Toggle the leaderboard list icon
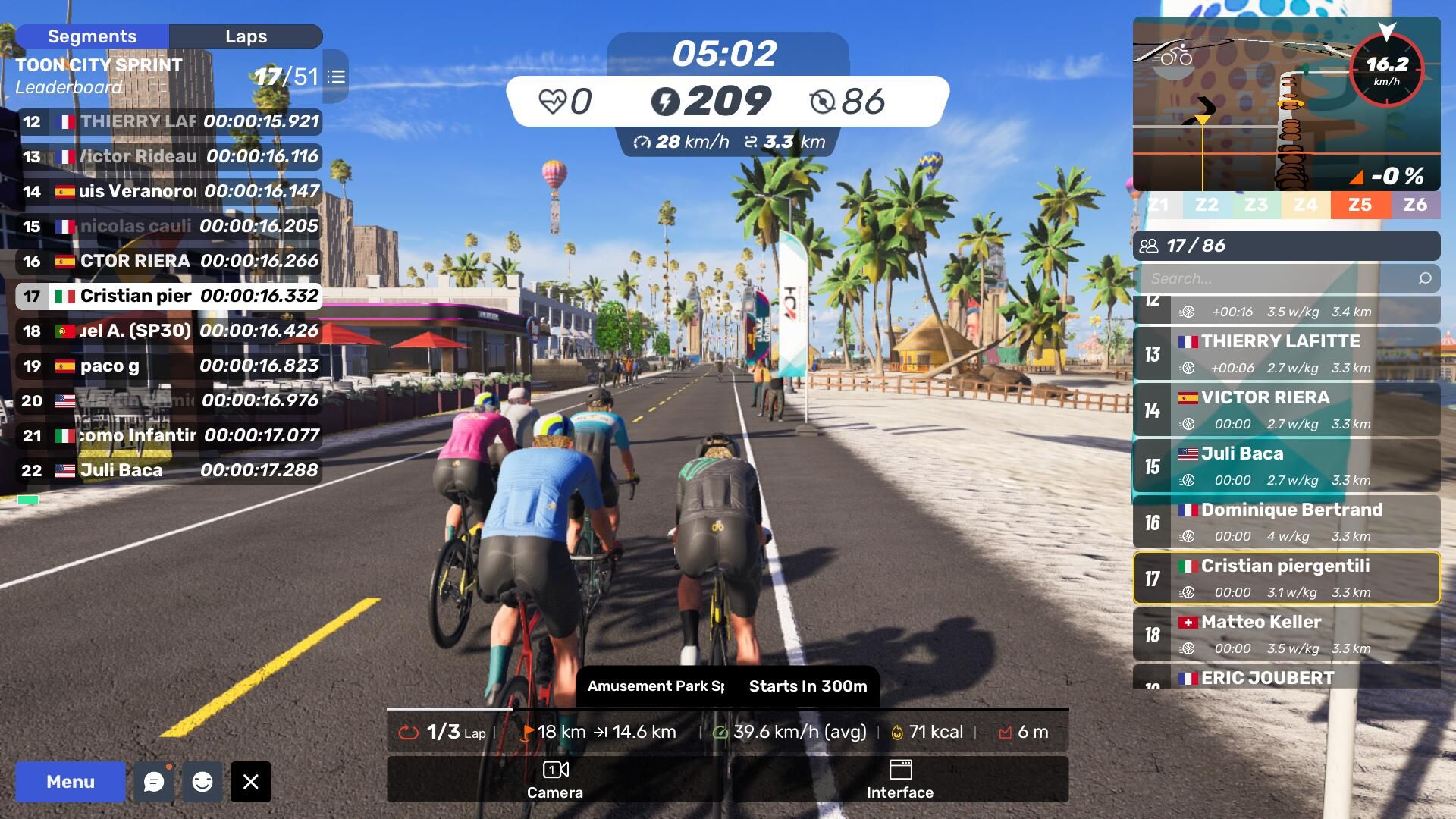 pos(336,77)
